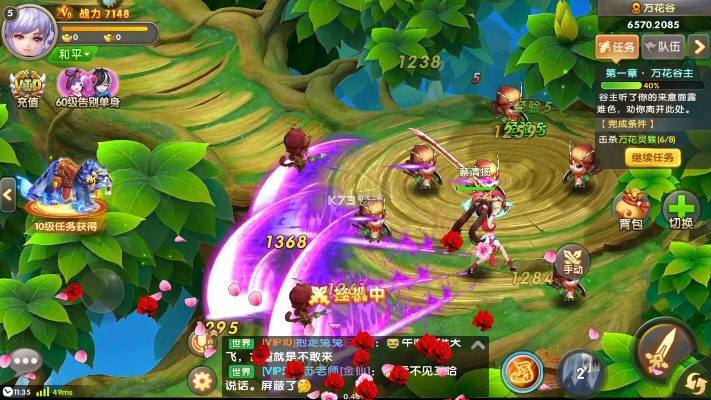Image resolution: width=711 pixels, height=400 pixels.
Task: Expand the chat box with up arrow
Action: pyautogui.click(x=476, y=346)
